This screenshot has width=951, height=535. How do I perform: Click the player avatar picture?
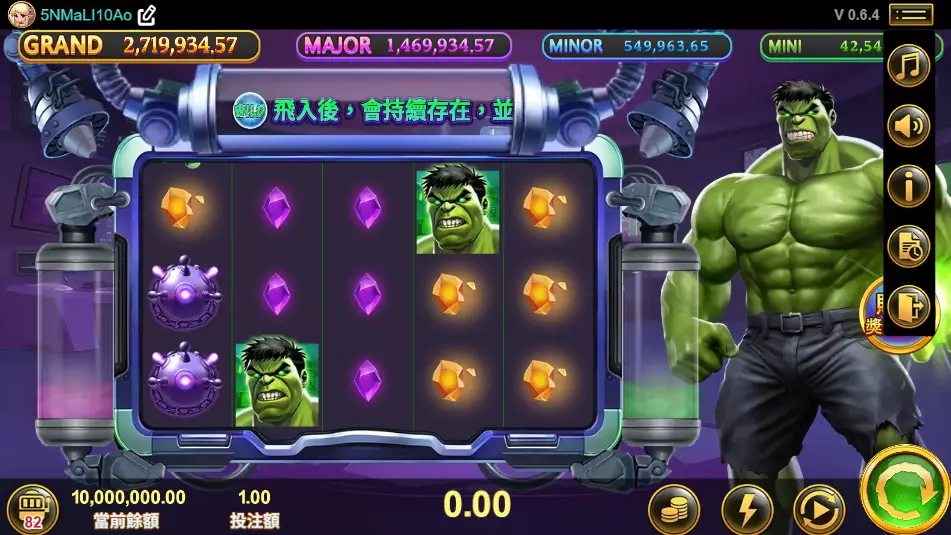[x=22, y=15]
